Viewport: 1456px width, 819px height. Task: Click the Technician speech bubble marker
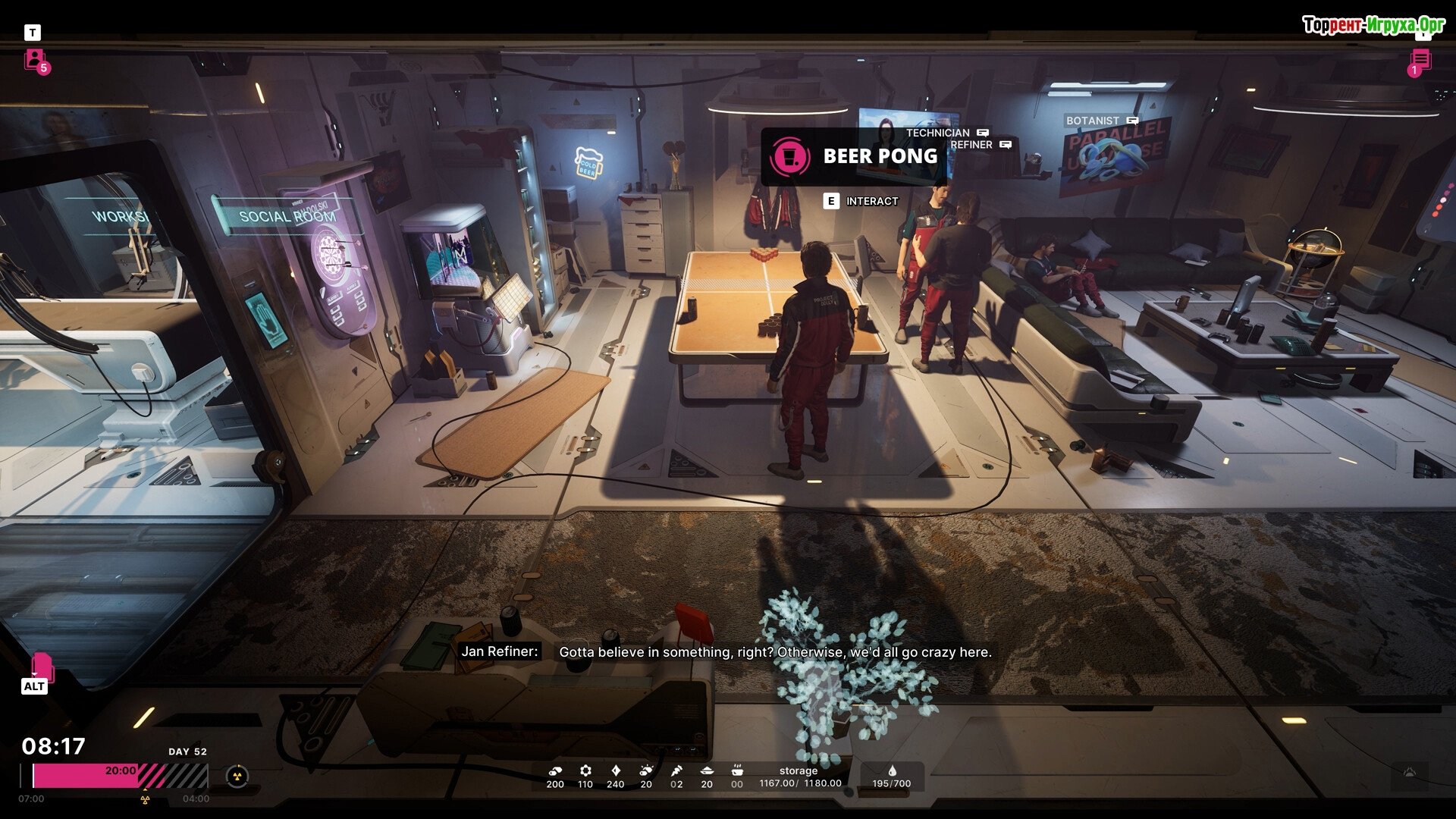[983, 133]
